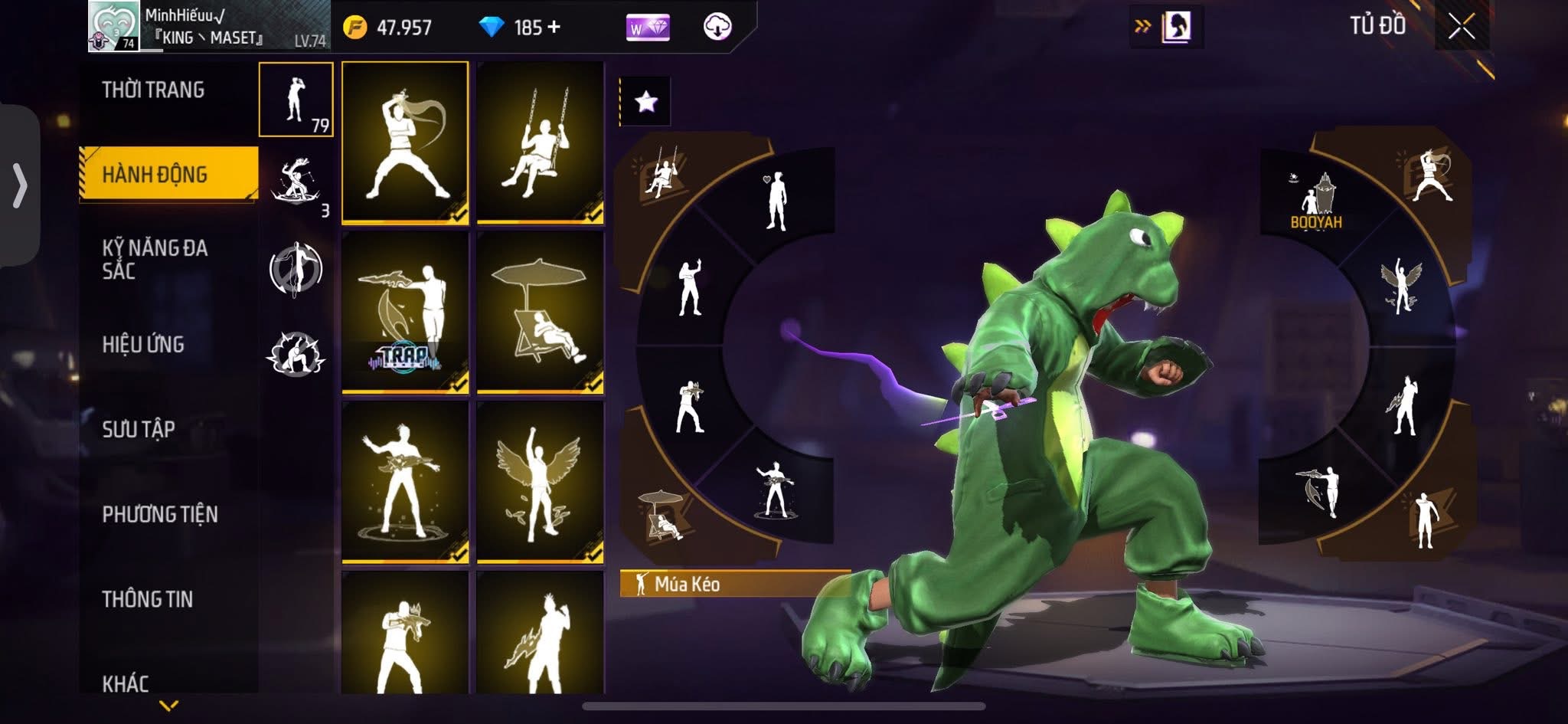Open the player profile avatar

[114, 26]
